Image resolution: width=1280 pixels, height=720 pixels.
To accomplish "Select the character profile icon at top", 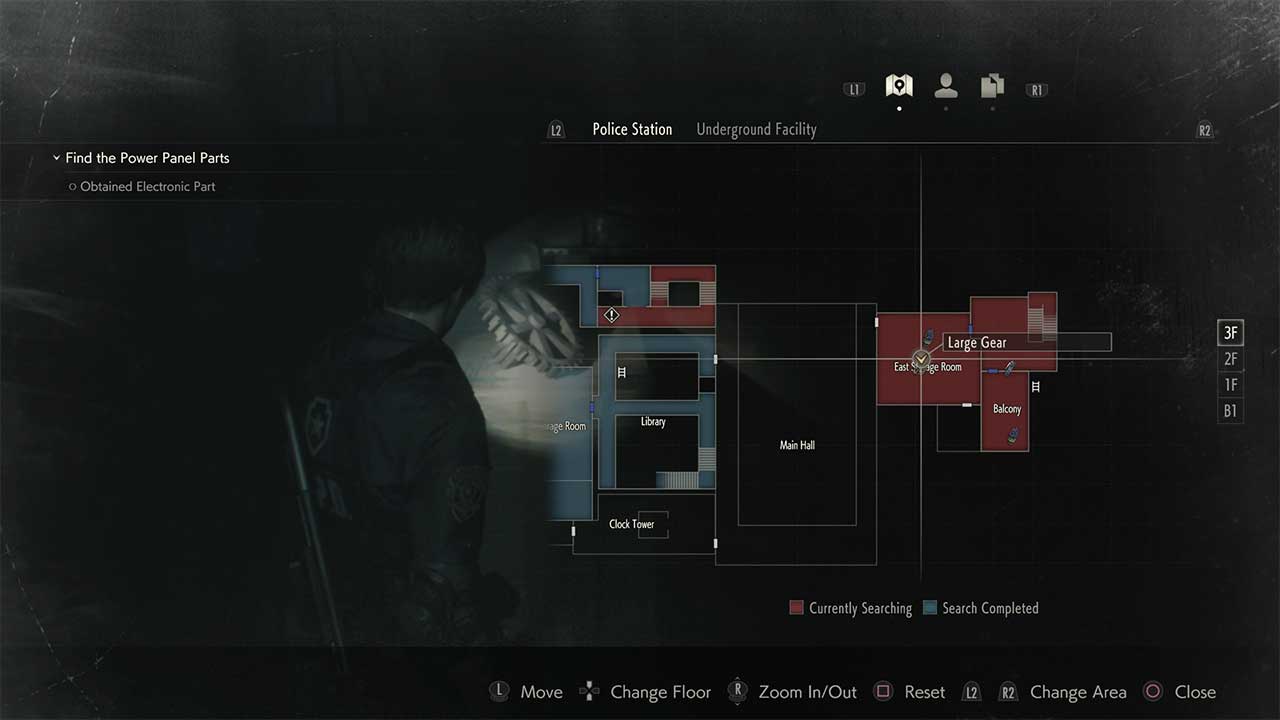I will click(945, 87).
